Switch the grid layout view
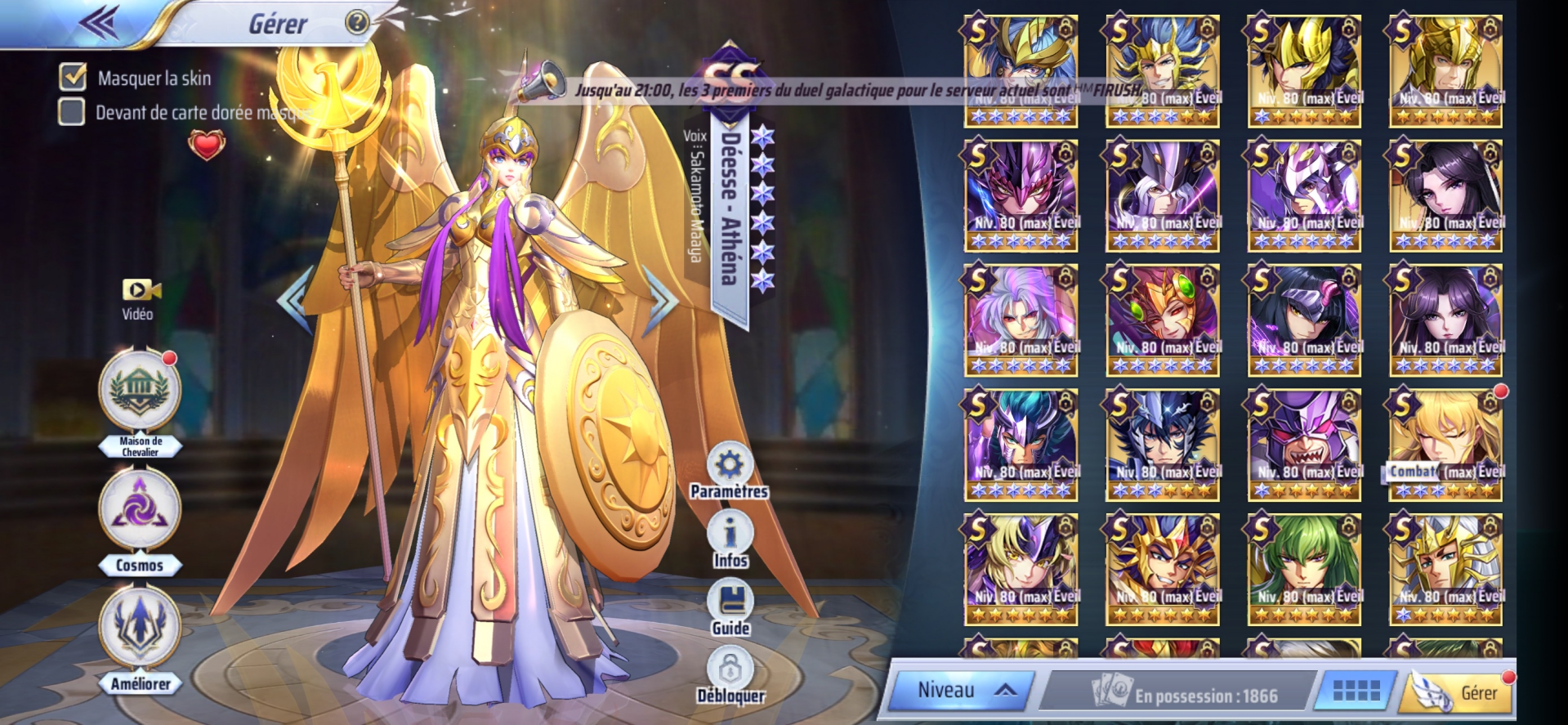 pos(1356,691)
